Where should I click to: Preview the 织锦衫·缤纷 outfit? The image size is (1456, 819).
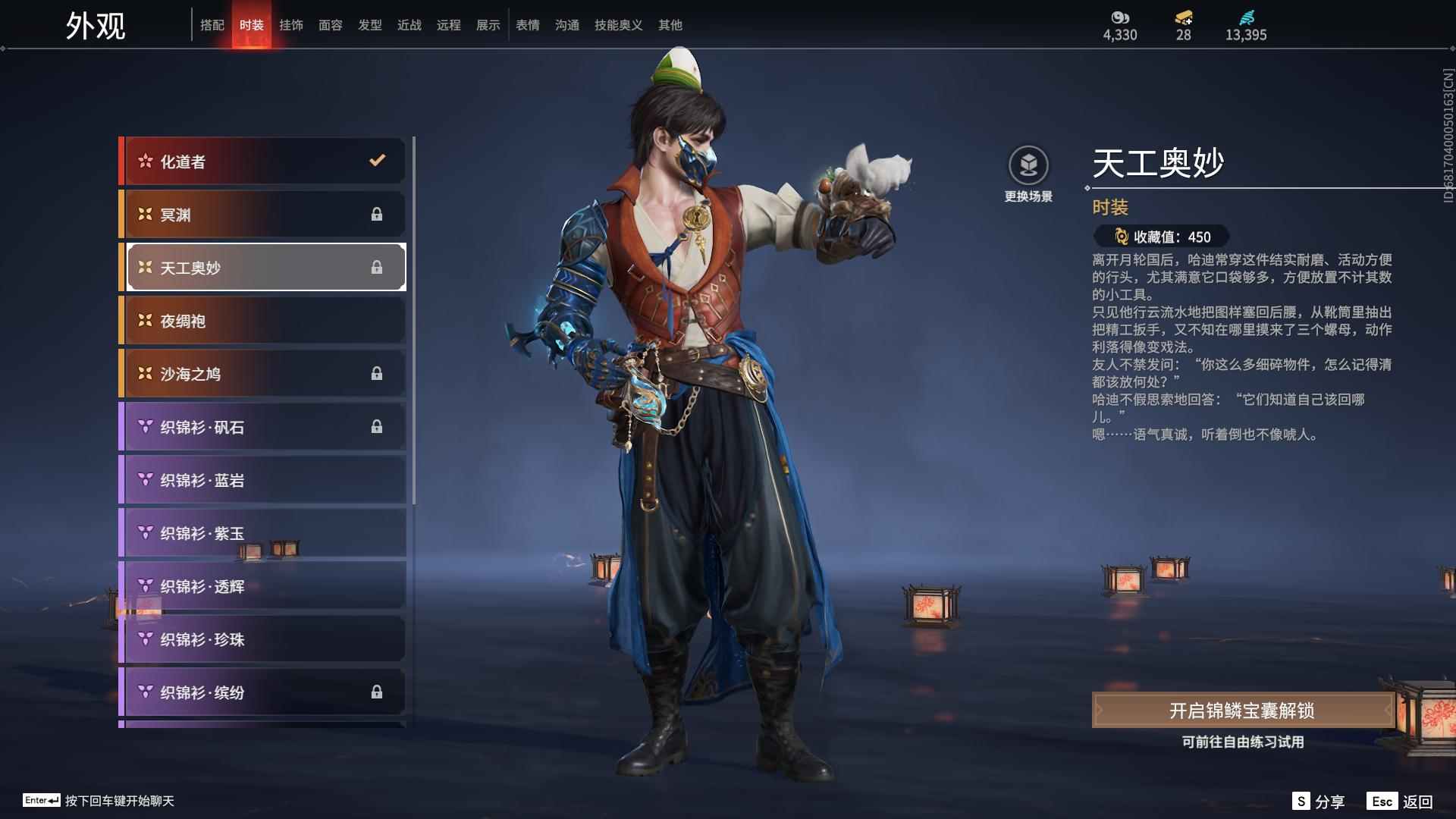[x=262, y=692]
